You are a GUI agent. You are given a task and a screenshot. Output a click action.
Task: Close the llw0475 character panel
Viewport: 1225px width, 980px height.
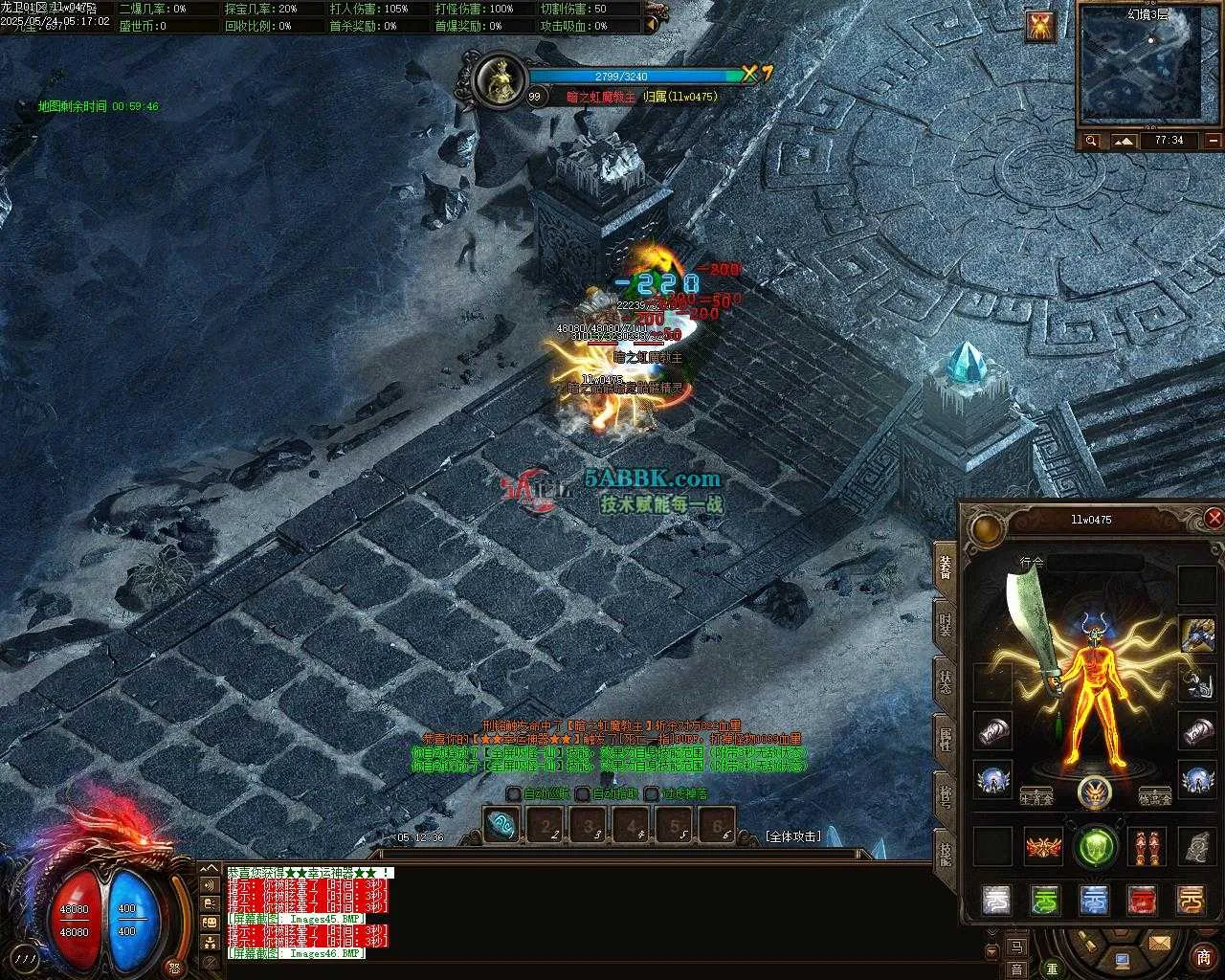[1214, 518]
